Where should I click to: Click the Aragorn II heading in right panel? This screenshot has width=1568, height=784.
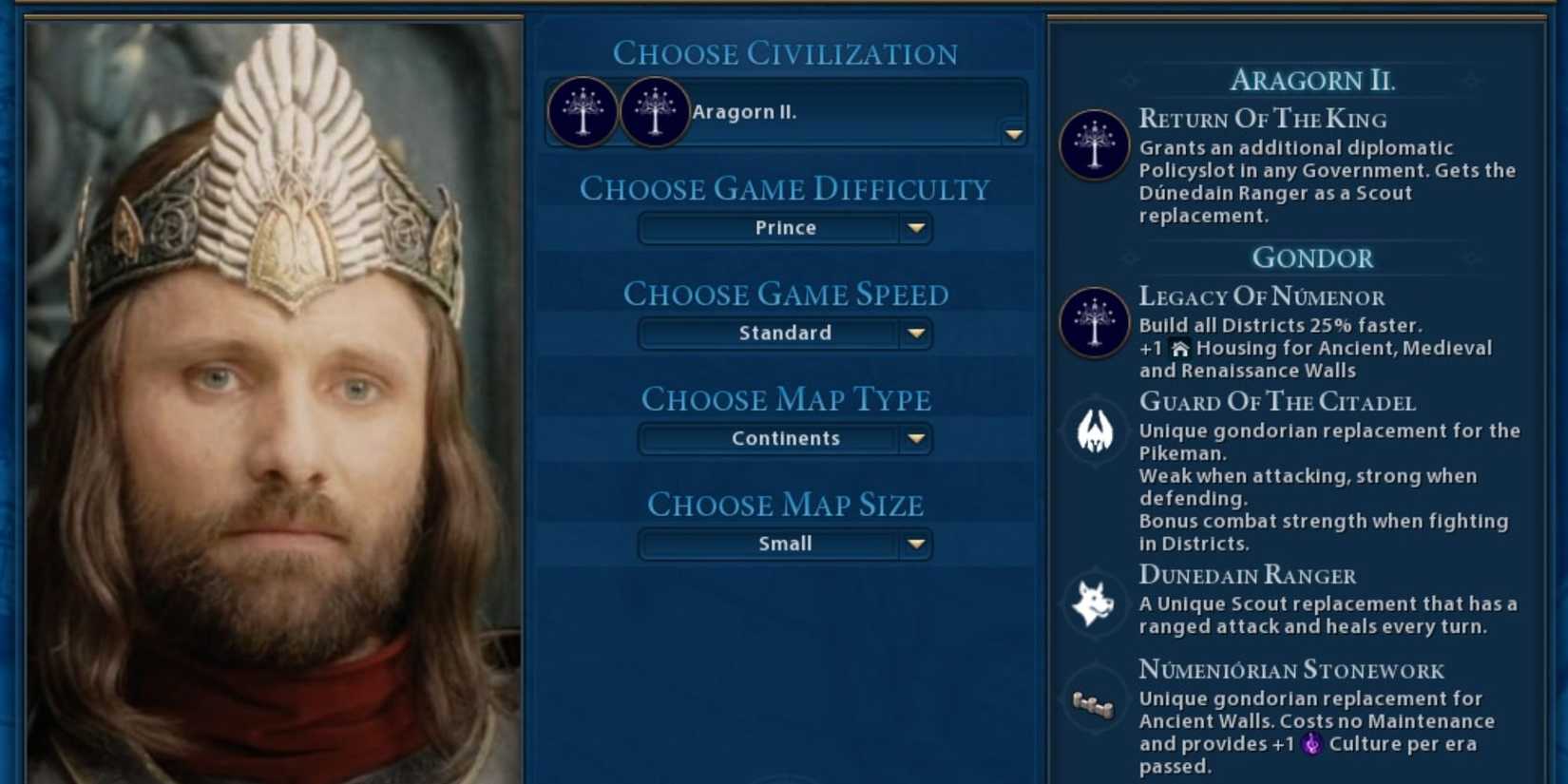(x=1312, y=81)
